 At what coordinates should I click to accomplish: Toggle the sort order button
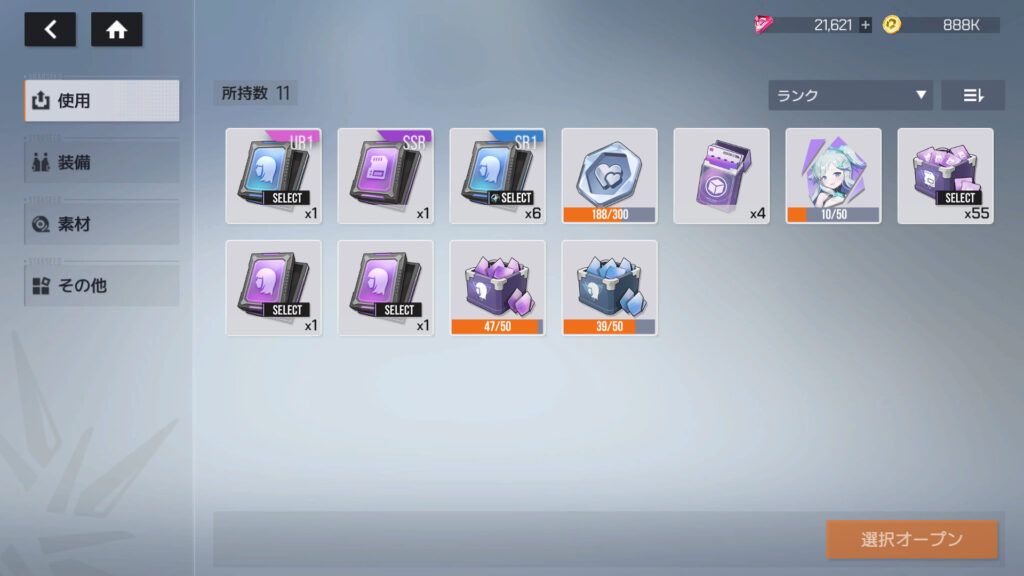pyautogui.click(x=972, y=95)
